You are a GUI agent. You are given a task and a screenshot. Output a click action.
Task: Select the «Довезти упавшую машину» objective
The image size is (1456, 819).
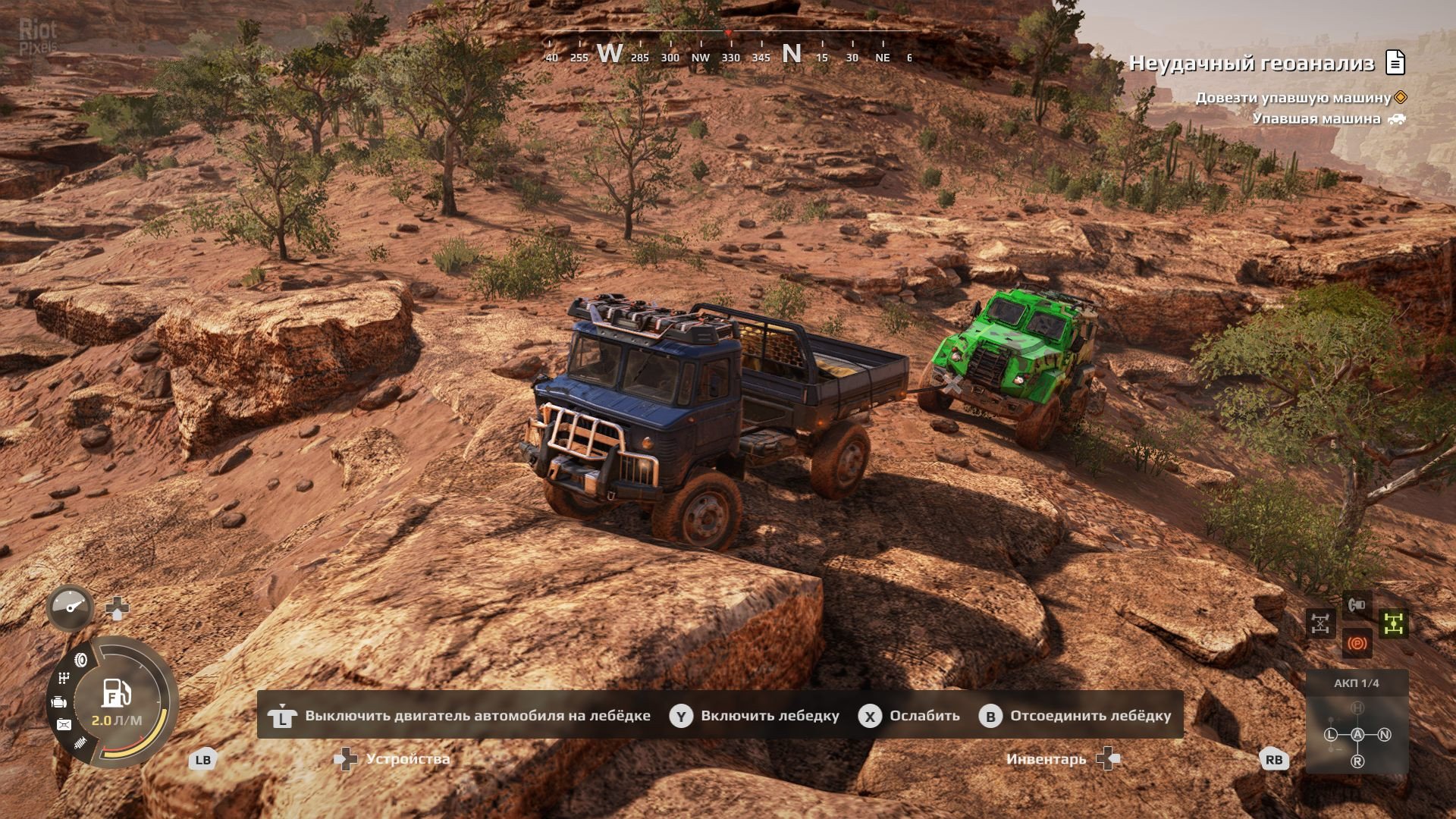(x=1293, y=98)
